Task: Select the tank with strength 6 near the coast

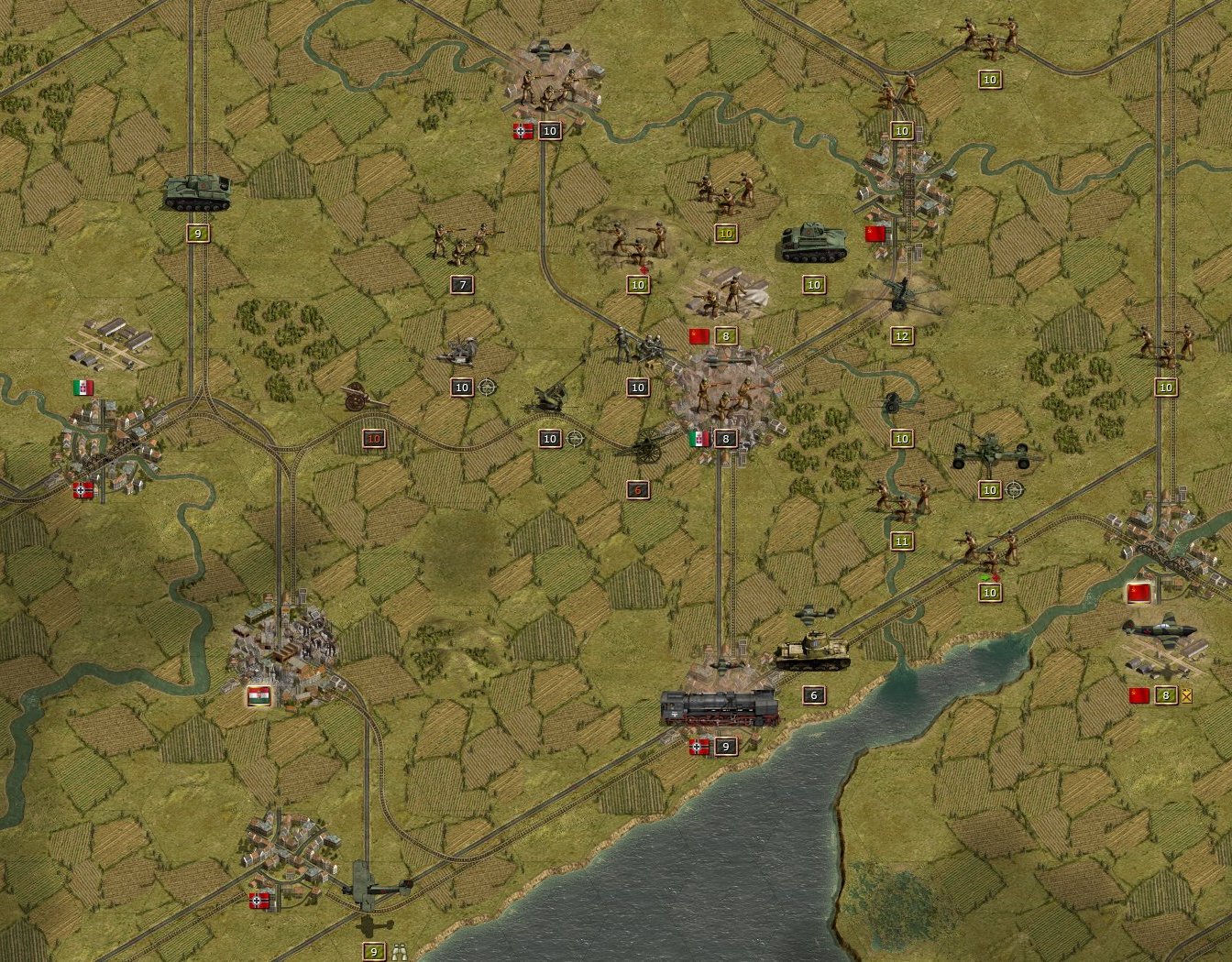Action: [x=813, y=652]
